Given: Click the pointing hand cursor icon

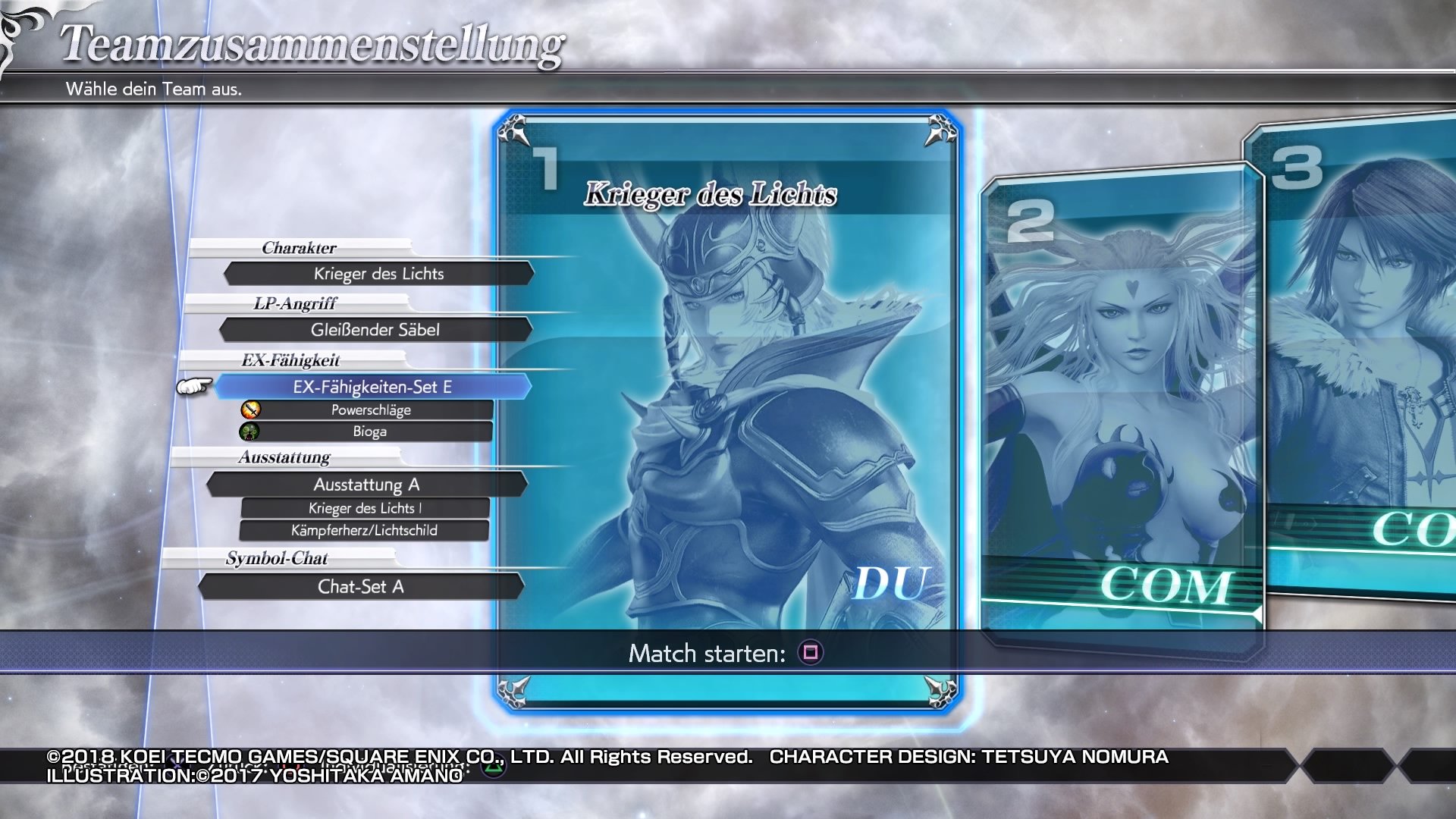Looking at the screenshot, I should (x=196, y=387).
